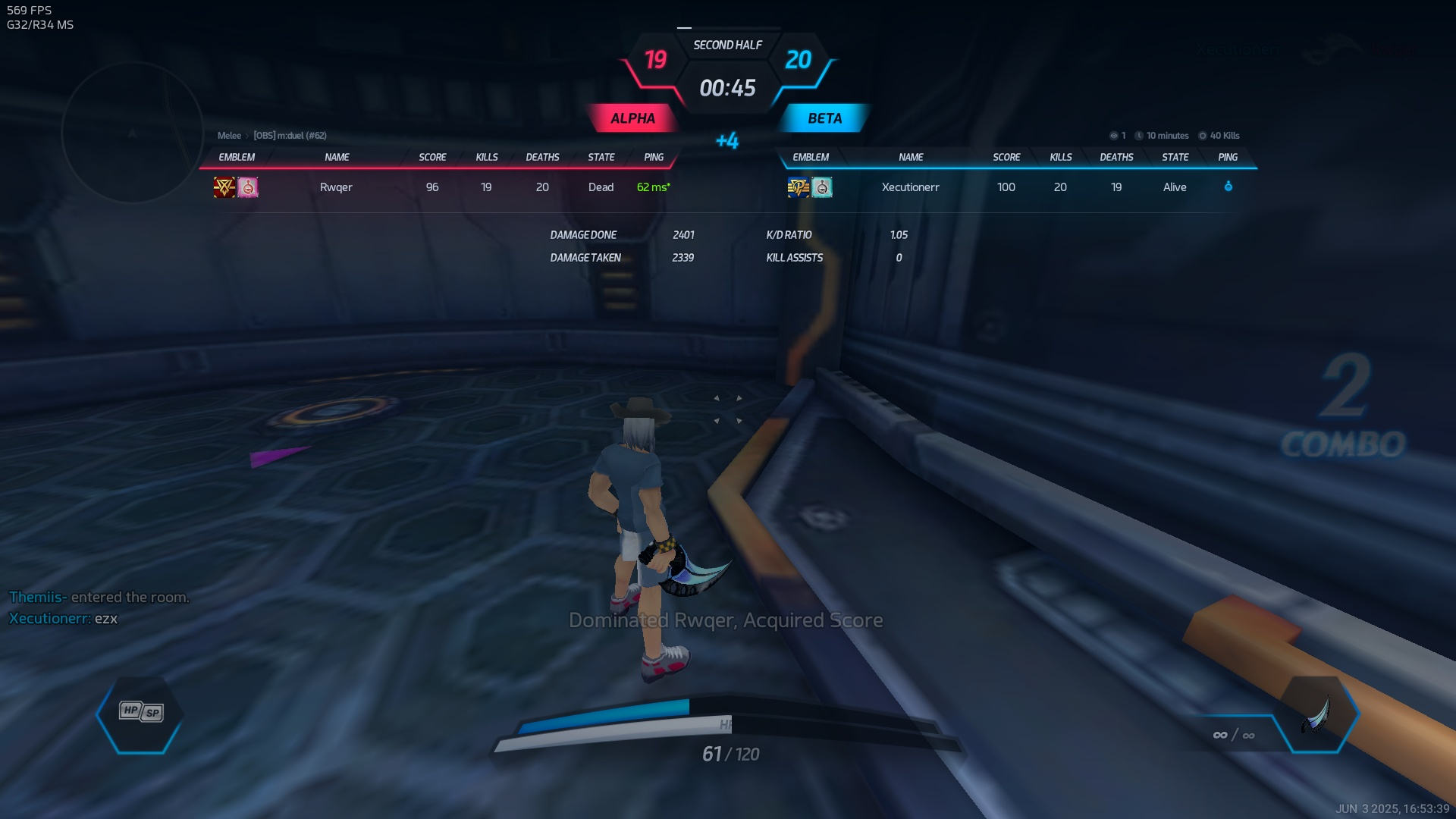Image resolution: width=1456 pixels, height=819 pixels.
Task: Click the BETA team label
Action: tap(824, 118)
